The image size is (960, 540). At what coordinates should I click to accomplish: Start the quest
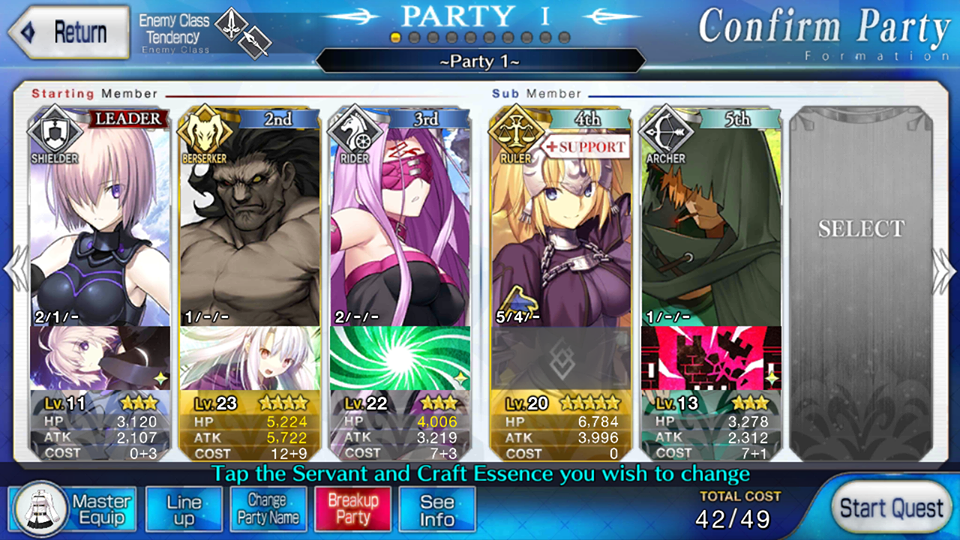pyautogui.click(x=890, y=509)
